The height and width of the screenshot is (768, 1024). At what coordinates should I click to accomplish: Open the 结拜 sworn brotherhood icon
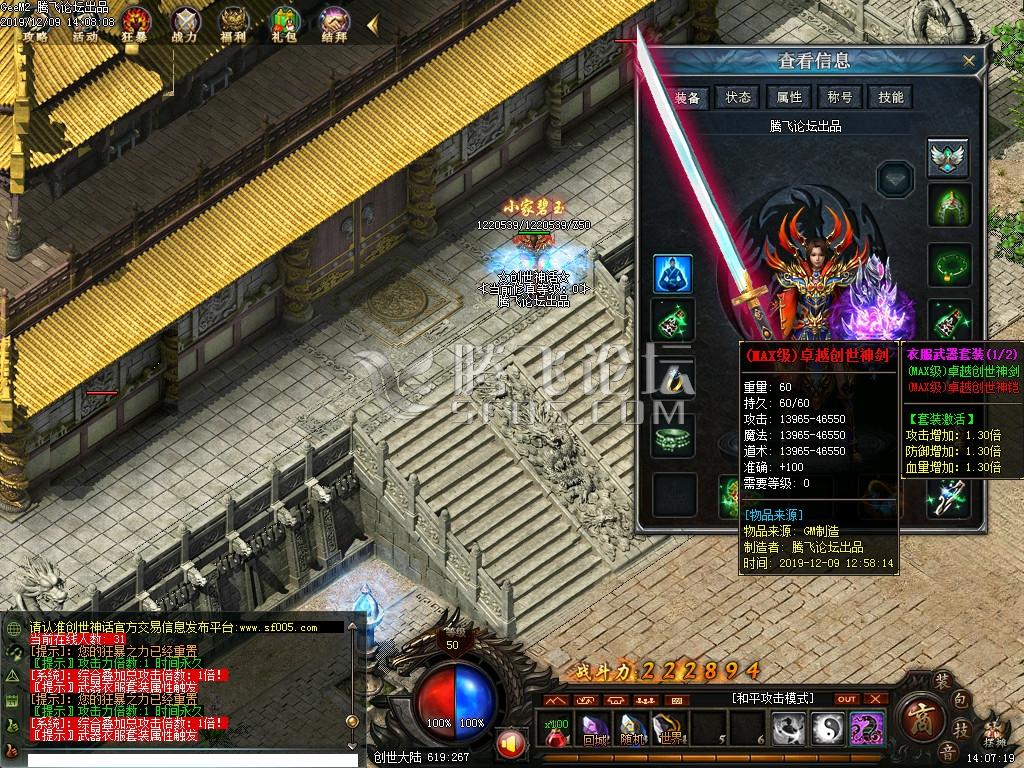335,20
